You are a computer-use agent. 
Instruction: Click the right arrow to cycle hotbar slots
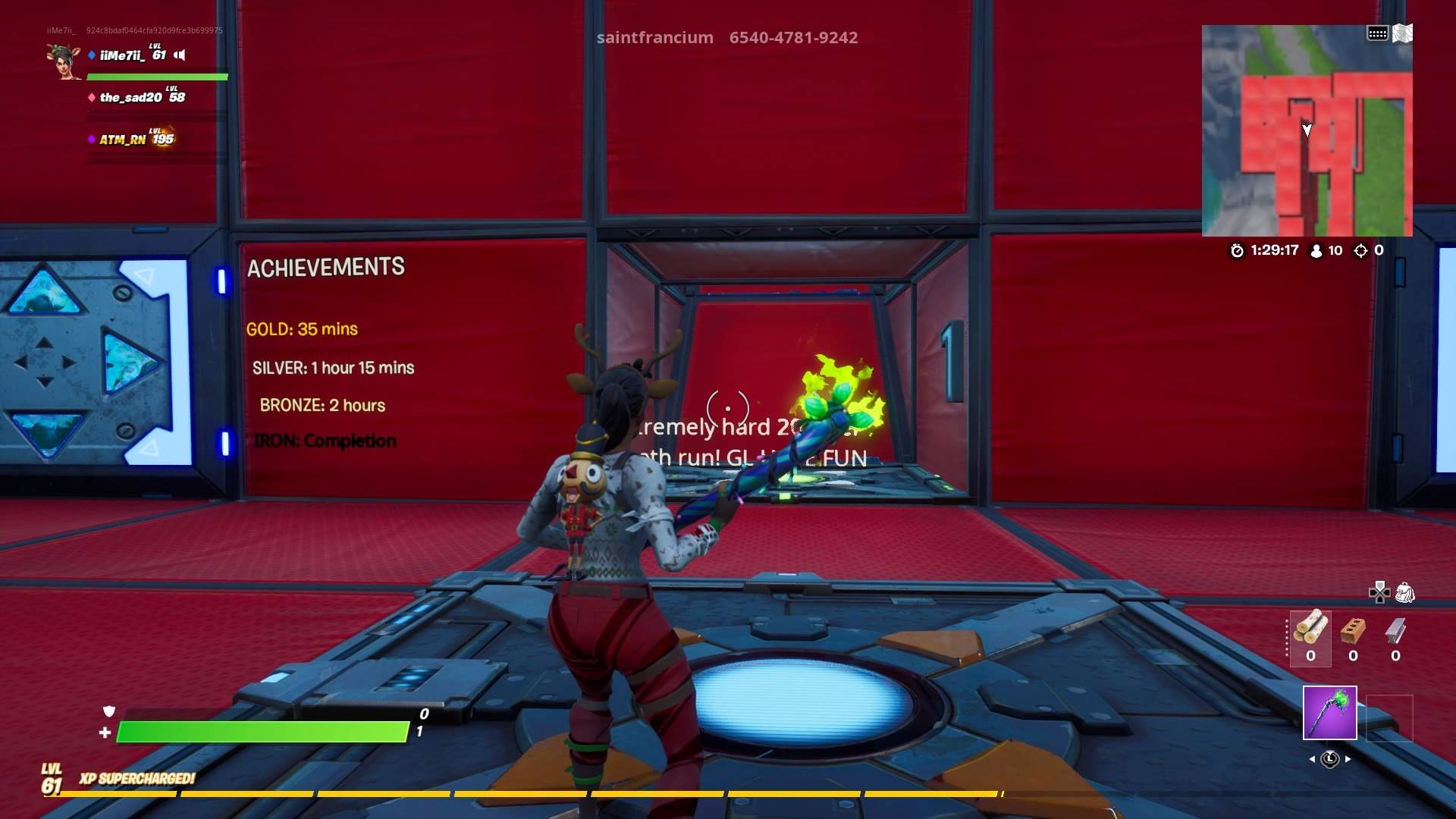[x=1348, y=759]
